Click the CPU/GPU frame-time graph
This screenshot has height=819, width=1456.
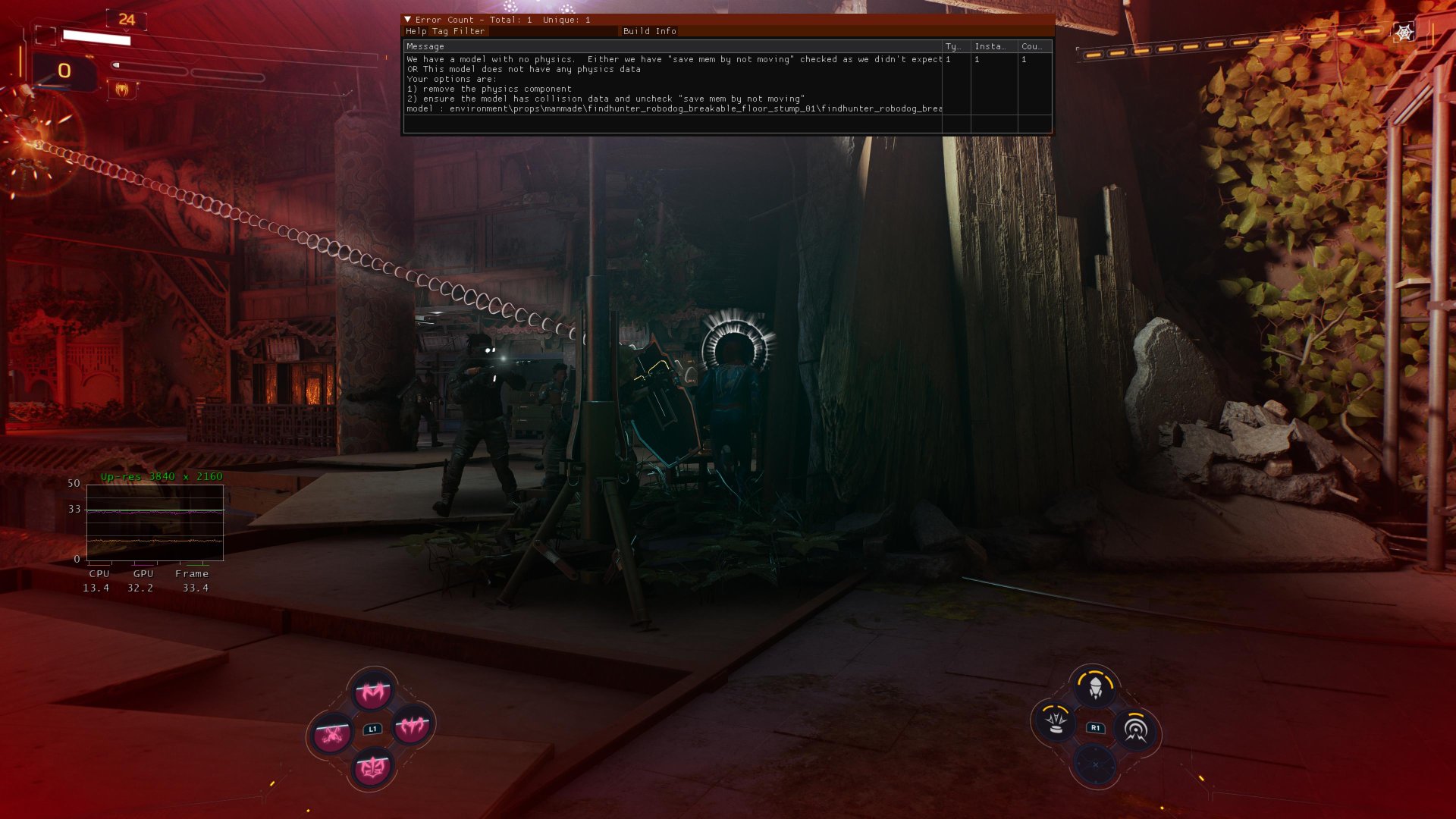[155, 524]
